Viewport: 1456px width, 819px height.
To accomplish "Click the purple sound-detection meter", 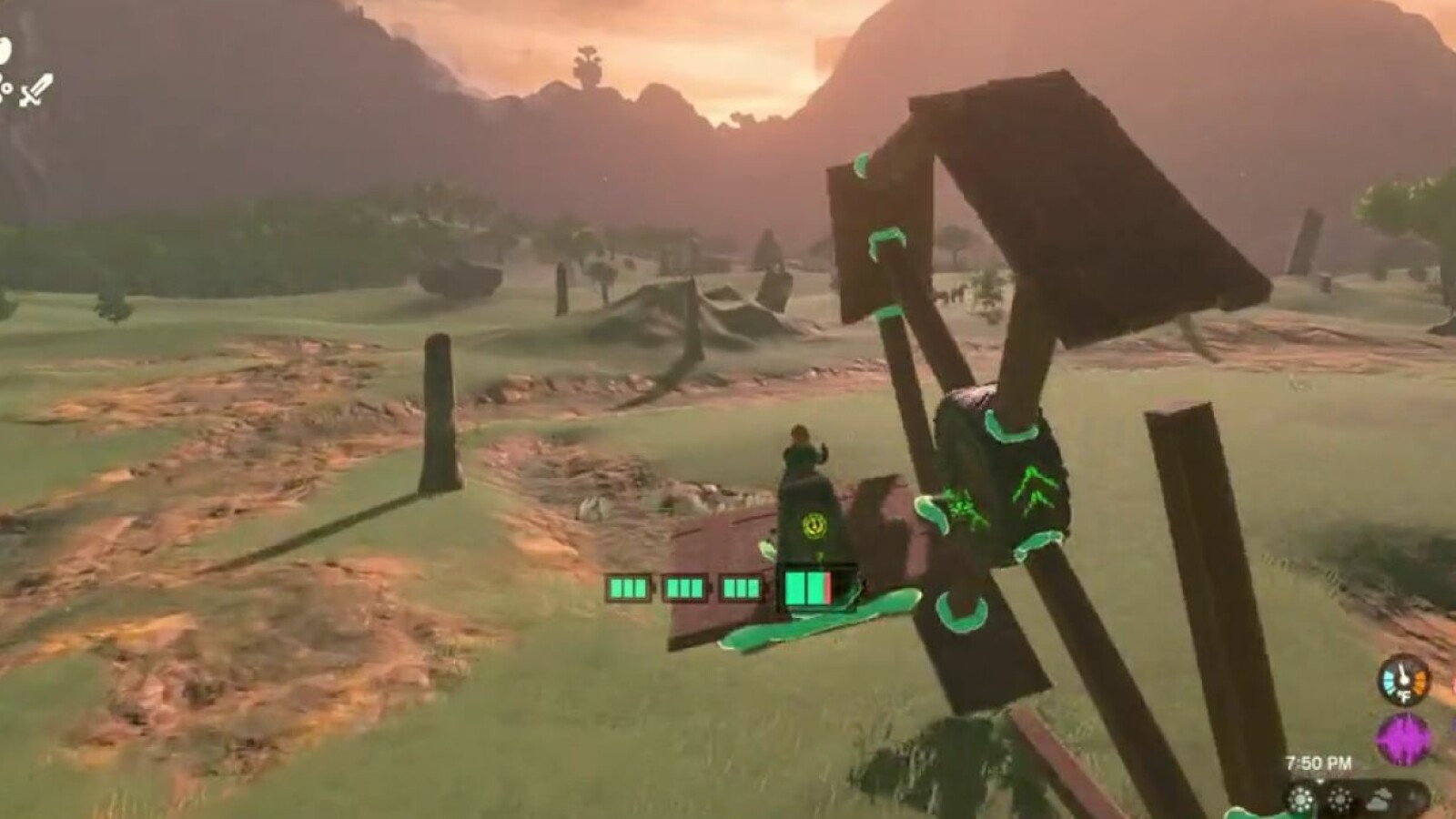I will coord(1401,740).
